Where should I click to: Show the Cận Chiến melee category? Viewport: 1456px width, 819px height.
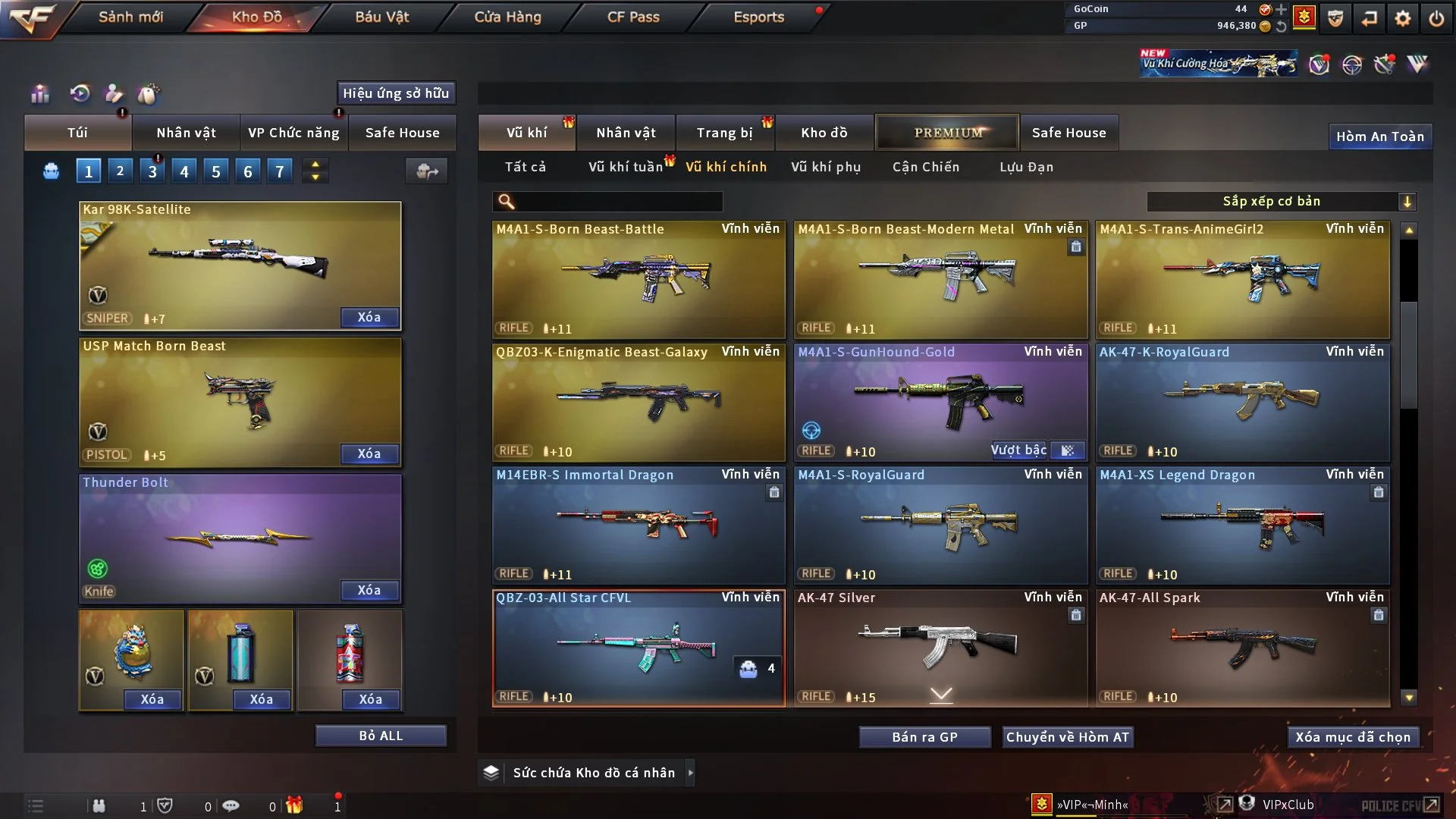[x=925, y=167]
